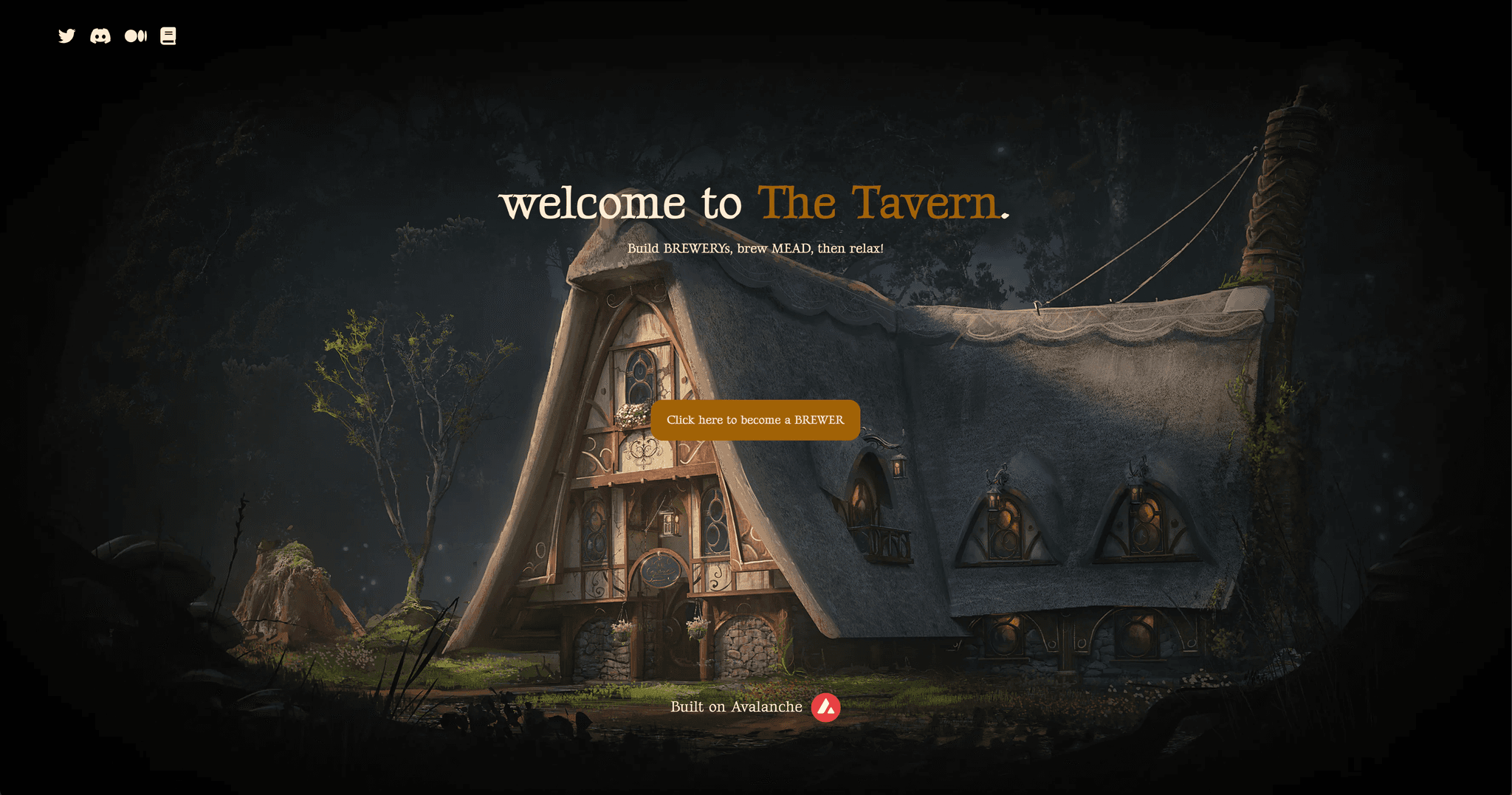Screen dimensions: 1512x795
Task: Open the Twitter bird link
Action: [66, 36]
